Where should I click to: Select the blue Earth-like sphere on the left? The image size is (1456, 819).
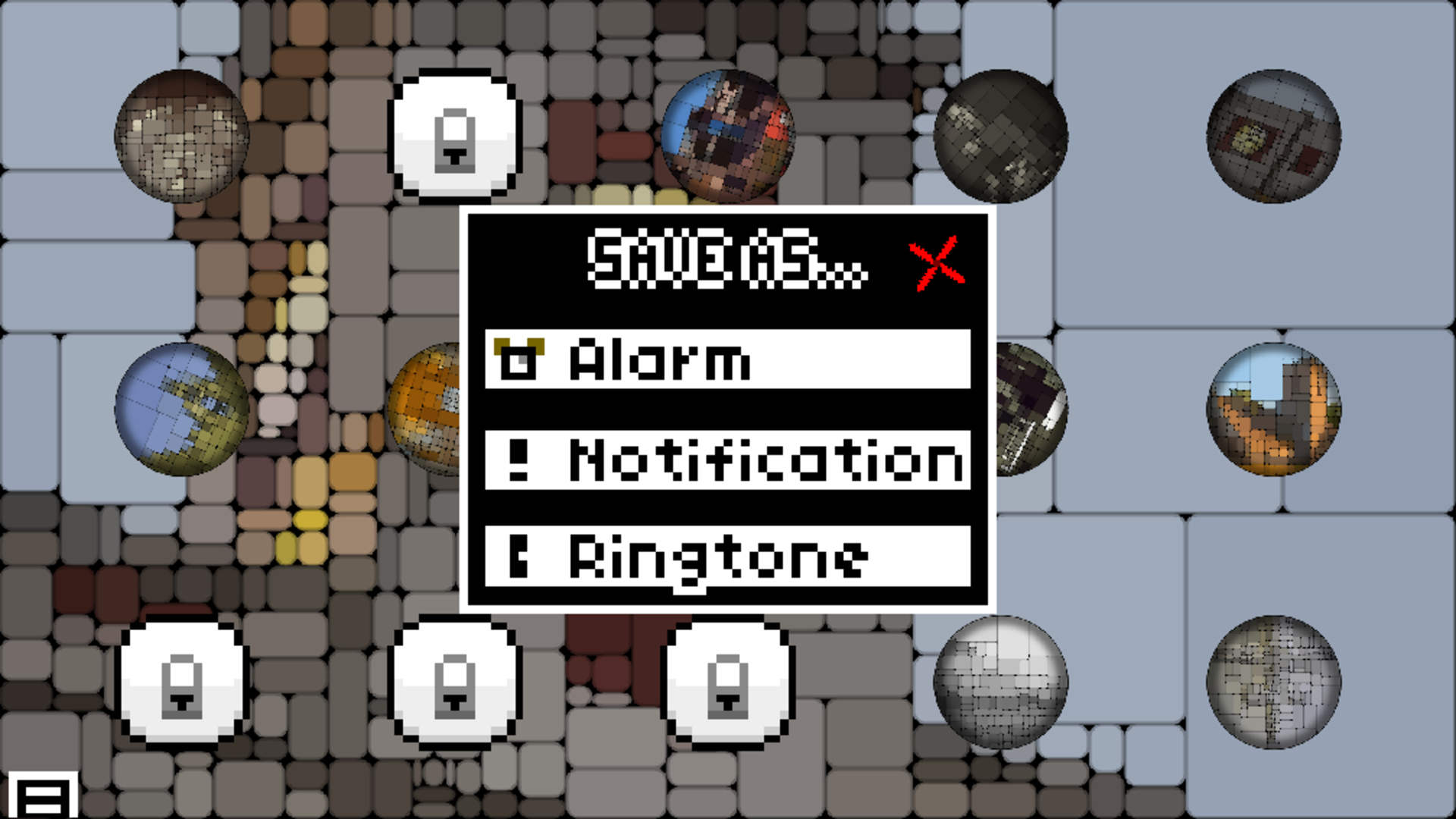point(182,409)
